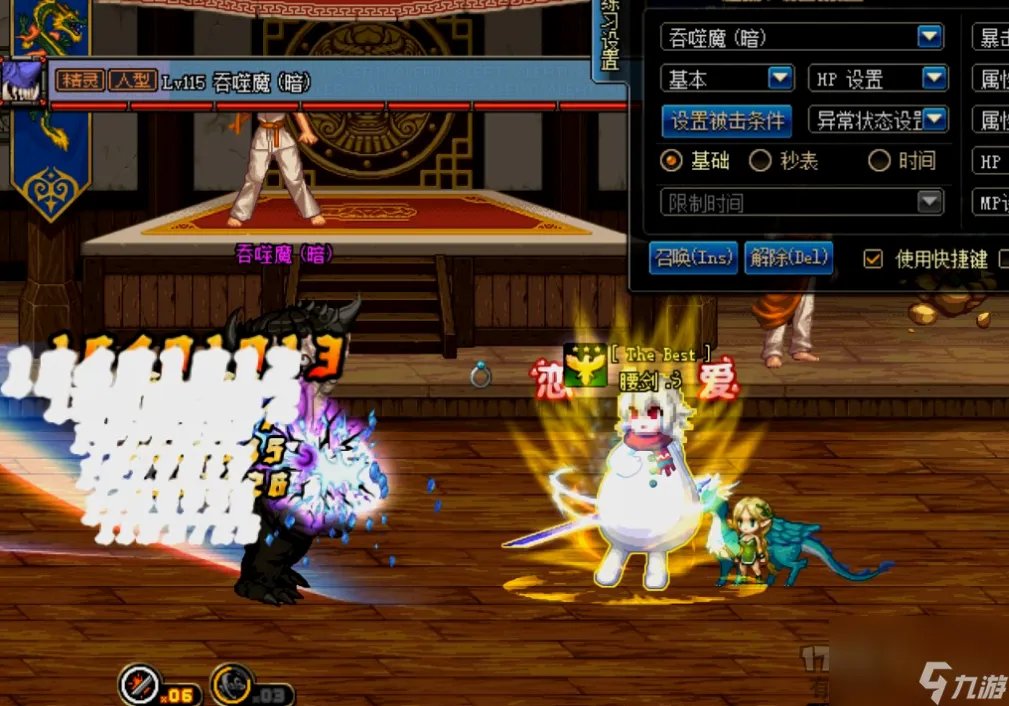Image resolution: width=1009 pixels, height=706 pixels.
Task: Open the greyed 限制时间 dropdown
Action: (930, 202)
